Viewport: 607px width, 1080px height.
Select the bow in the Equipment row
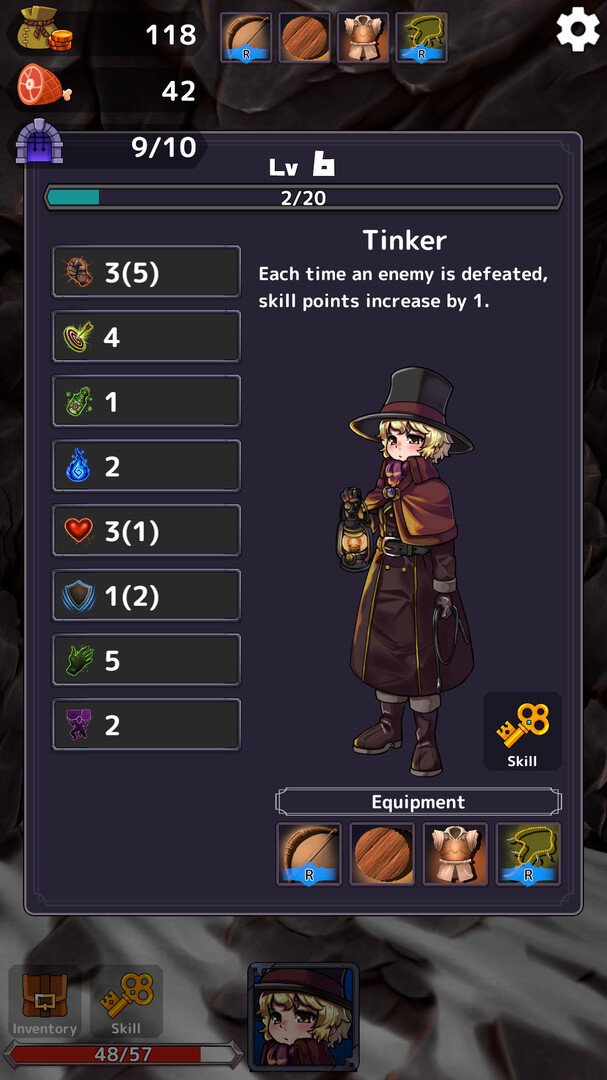pos(309,854)
